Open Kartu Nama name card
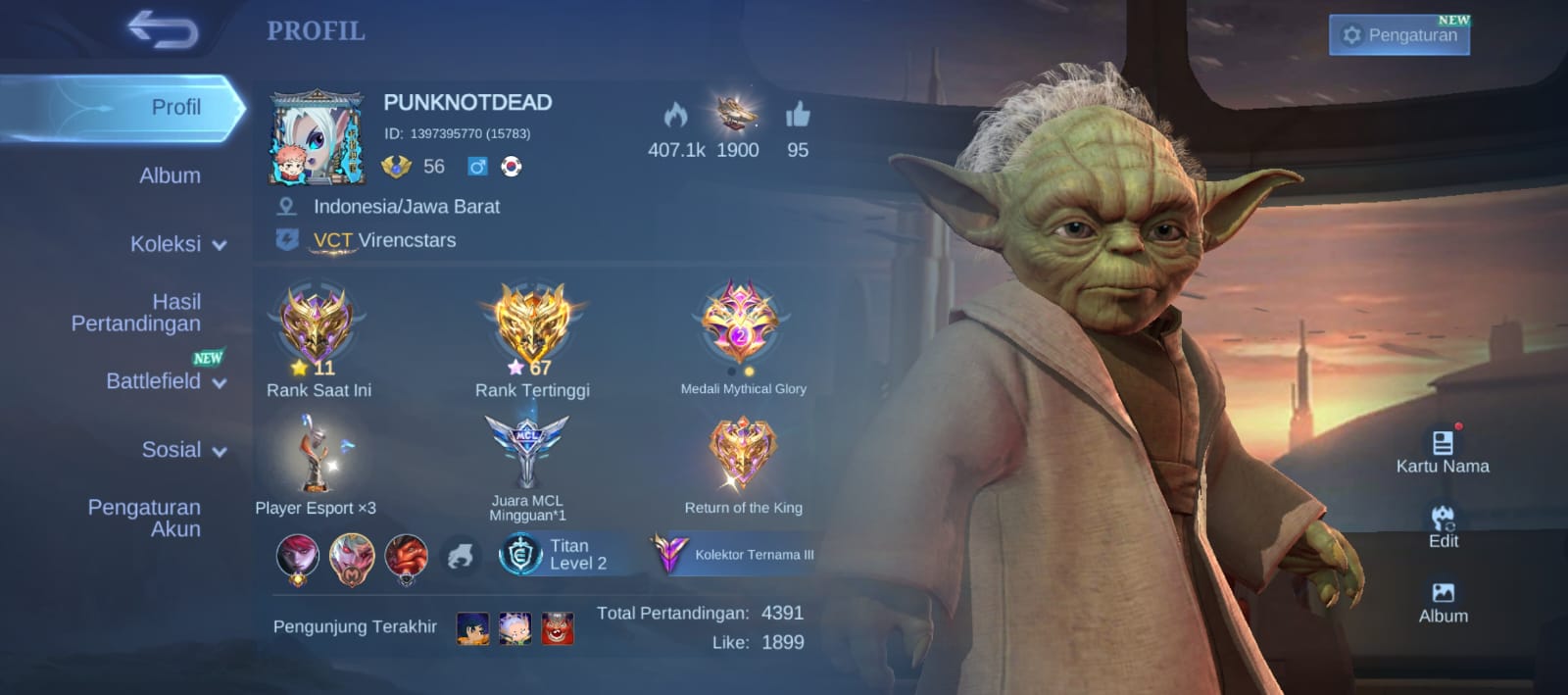The image size is (1568, 695). point(1442,452)
